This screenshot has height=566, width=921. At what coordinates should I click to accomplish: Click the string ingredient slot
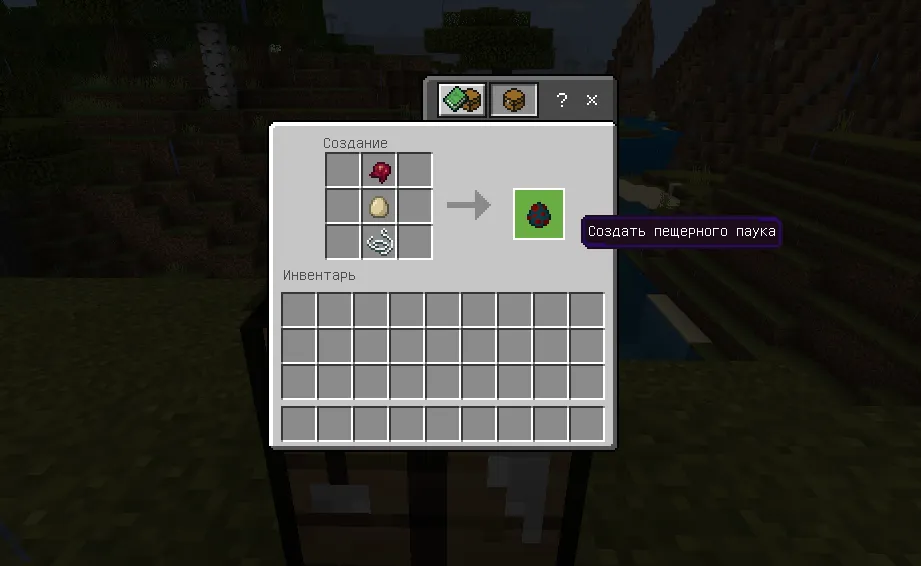(x=379, y=242)
